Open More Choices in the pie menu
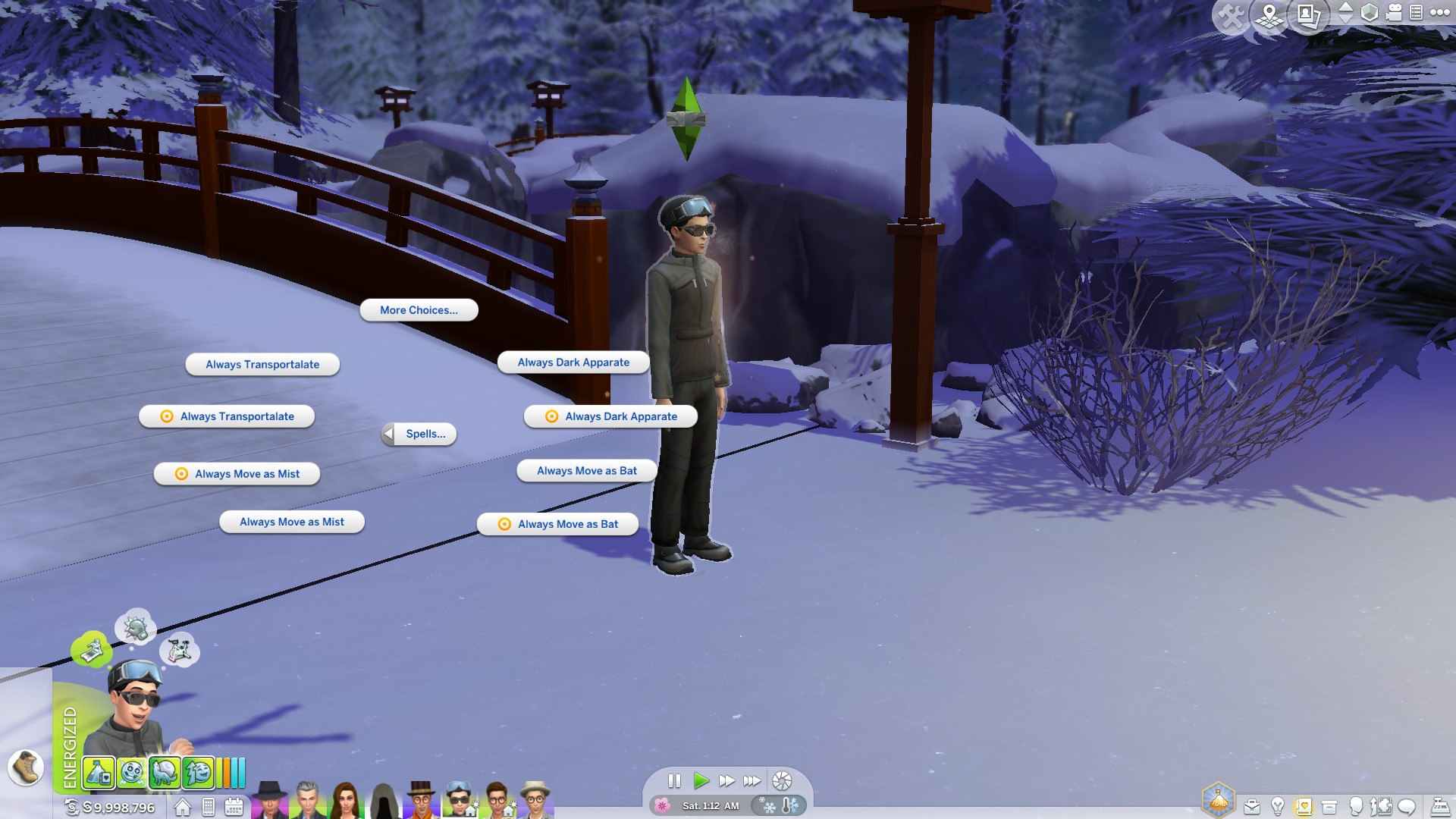The image size is (1456, 819). [418, 310]
